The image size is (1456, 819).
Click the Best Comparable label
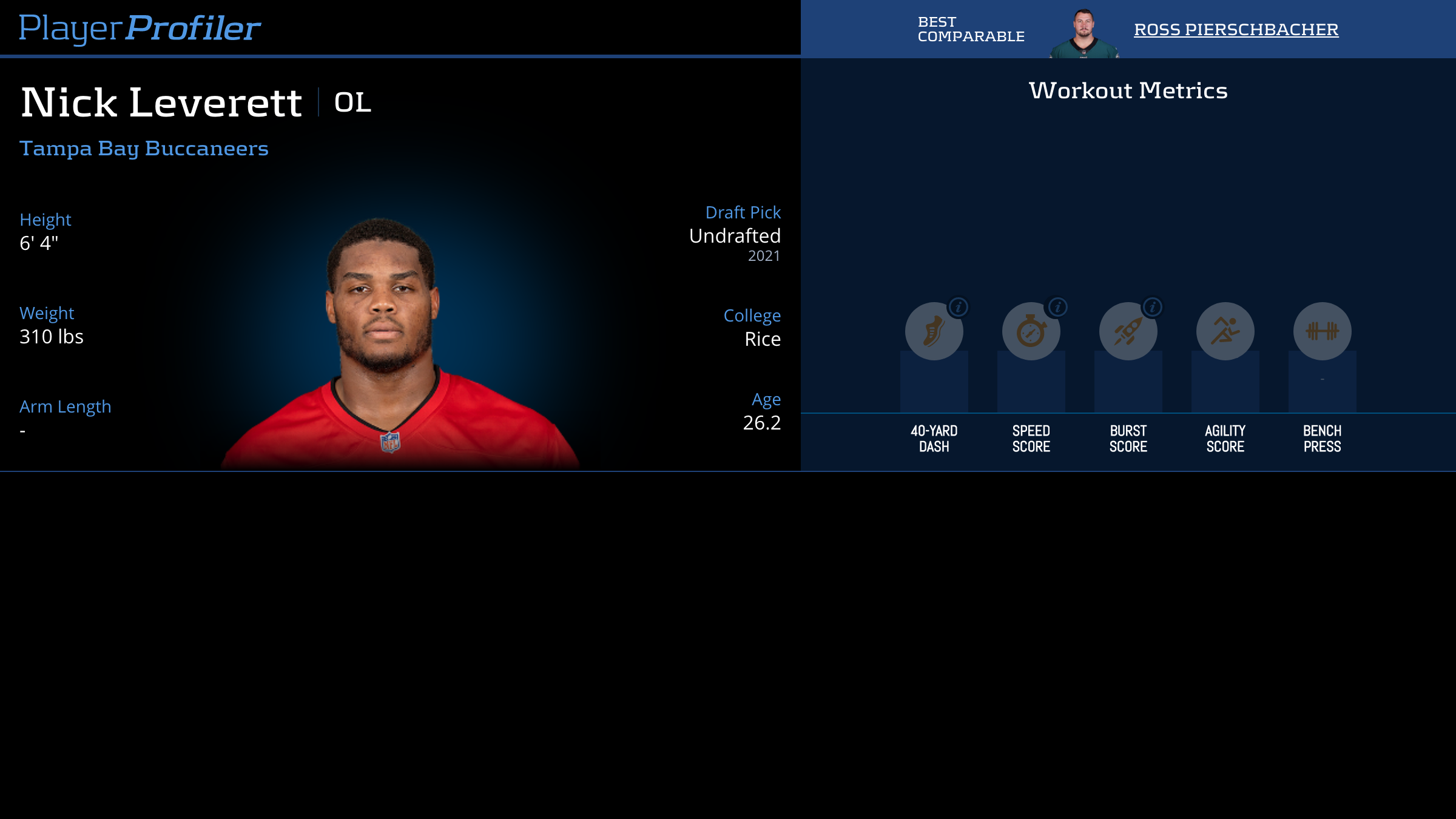click(970, 28)
